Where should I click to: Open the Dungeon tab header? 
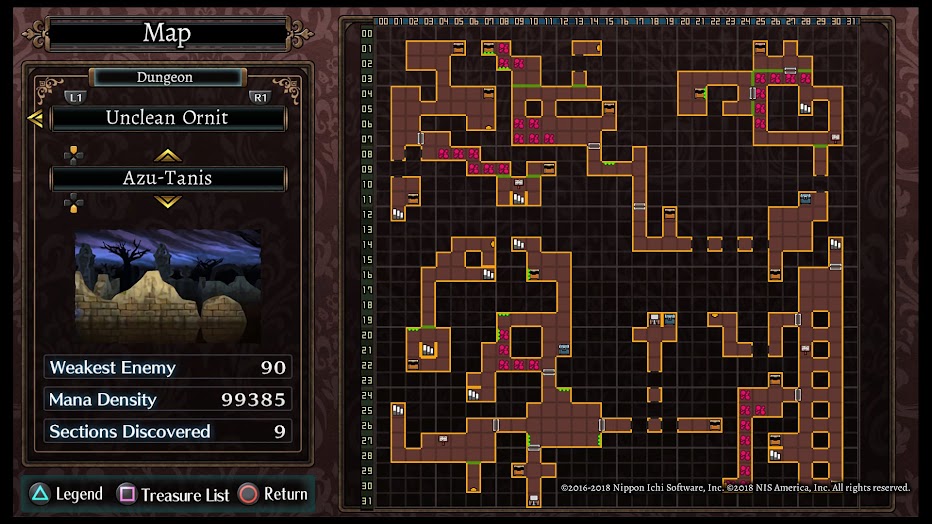[x=165, y=77]
